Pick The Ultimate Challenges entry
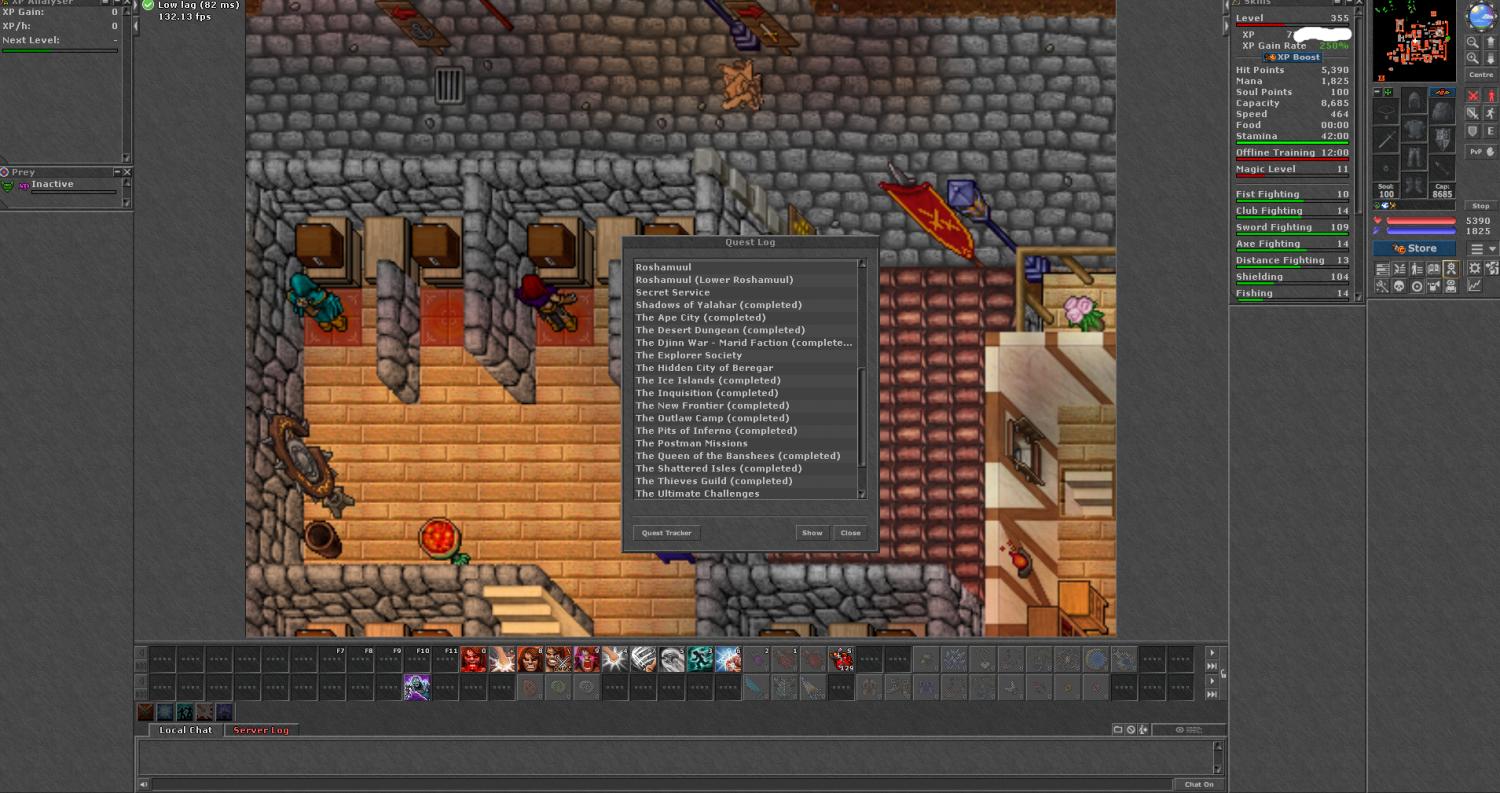Image resolution: width=1500 pixels, height=793 pixels. click(697, 493)
